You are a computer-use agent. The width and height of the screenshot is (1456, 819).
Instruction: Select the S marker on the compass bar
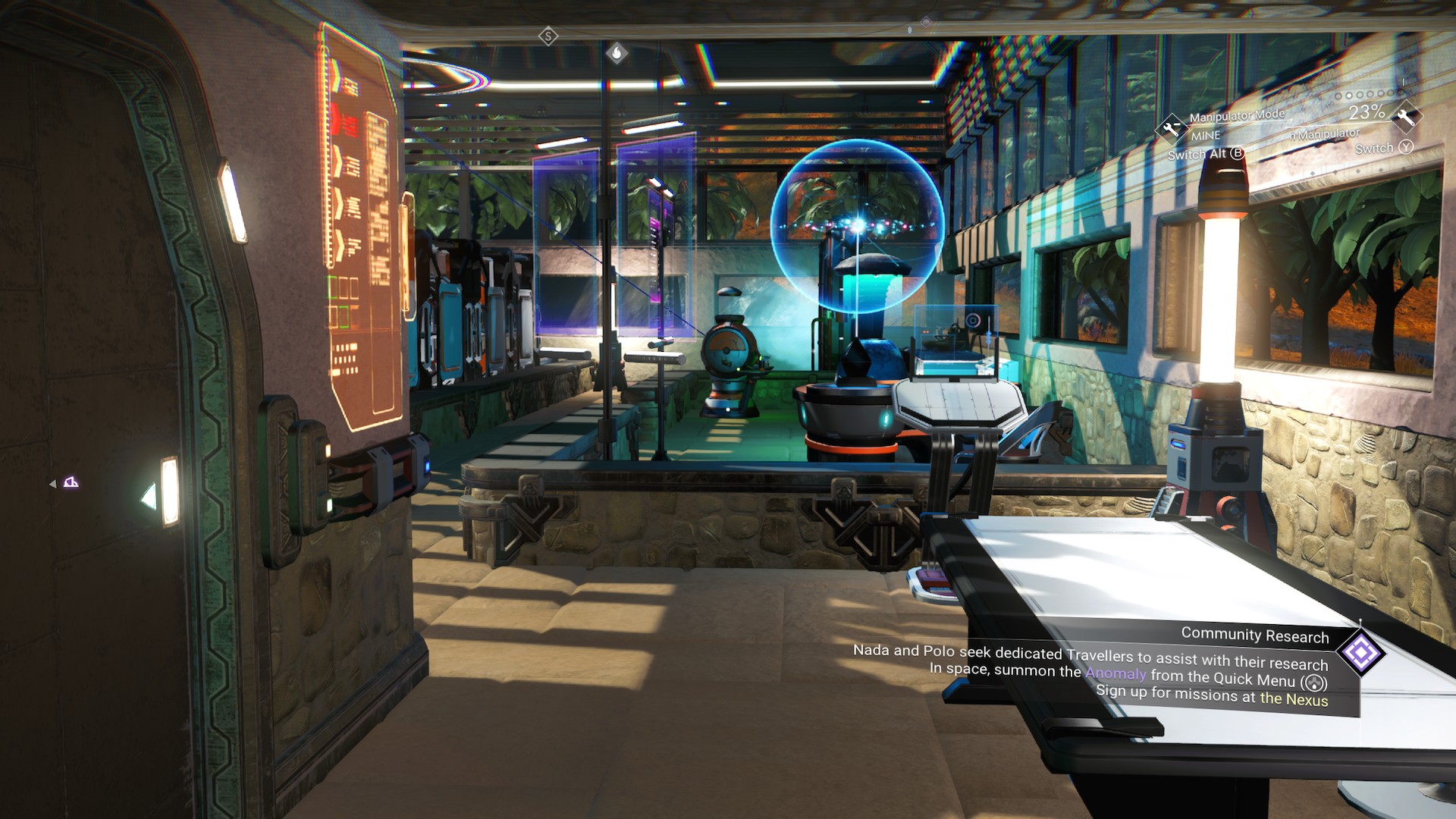tap(548, 35)
